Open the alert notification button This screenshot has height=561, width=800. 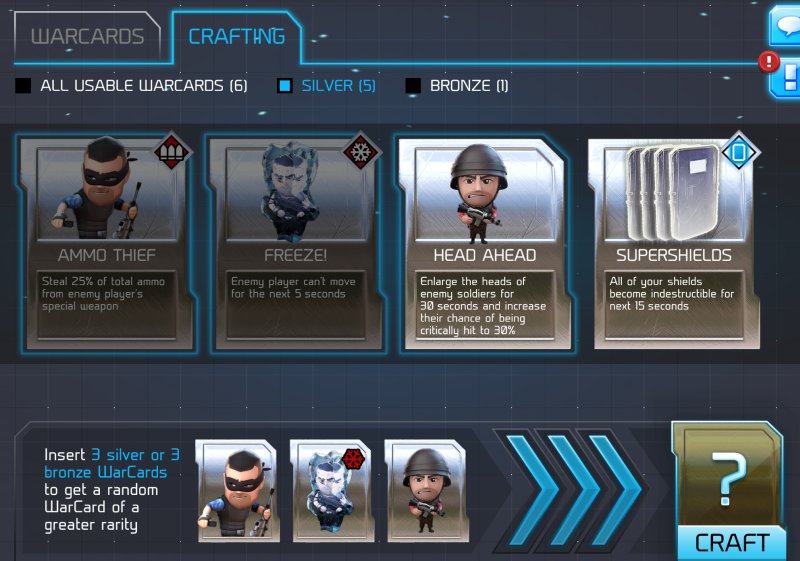786,76
